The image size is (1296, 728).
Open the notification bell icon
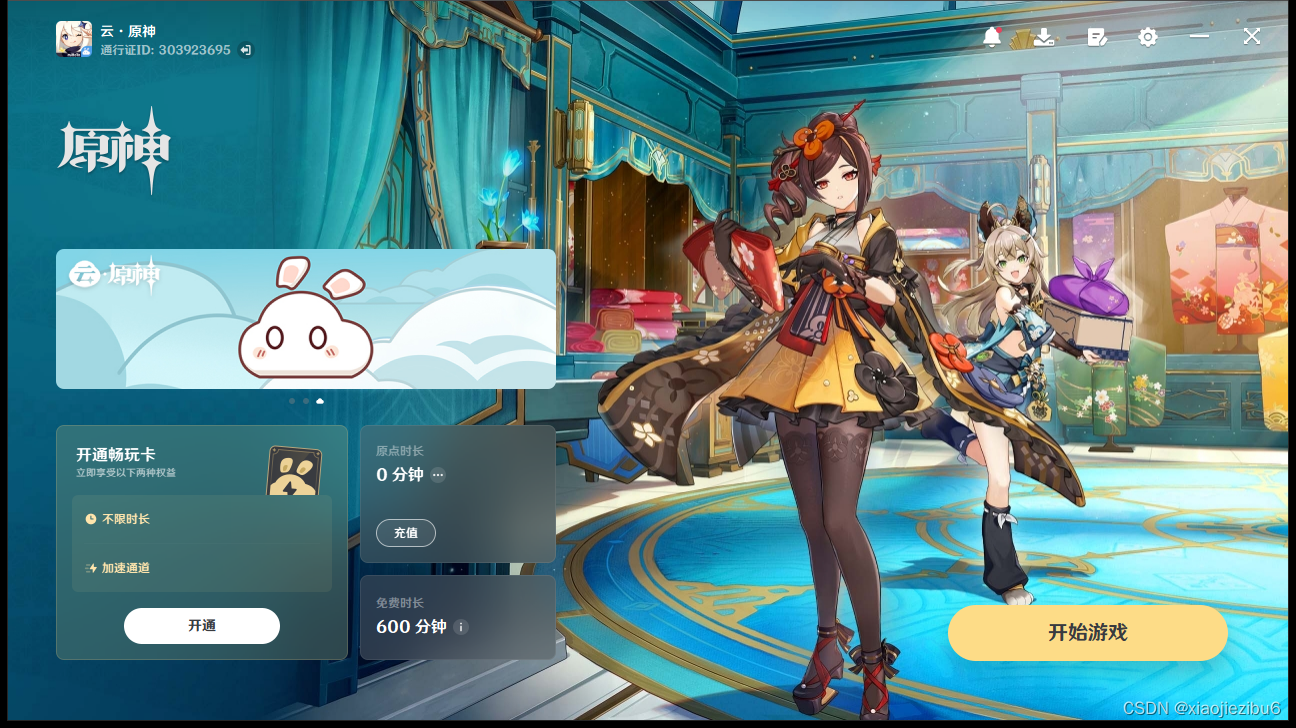pos(992,37)
